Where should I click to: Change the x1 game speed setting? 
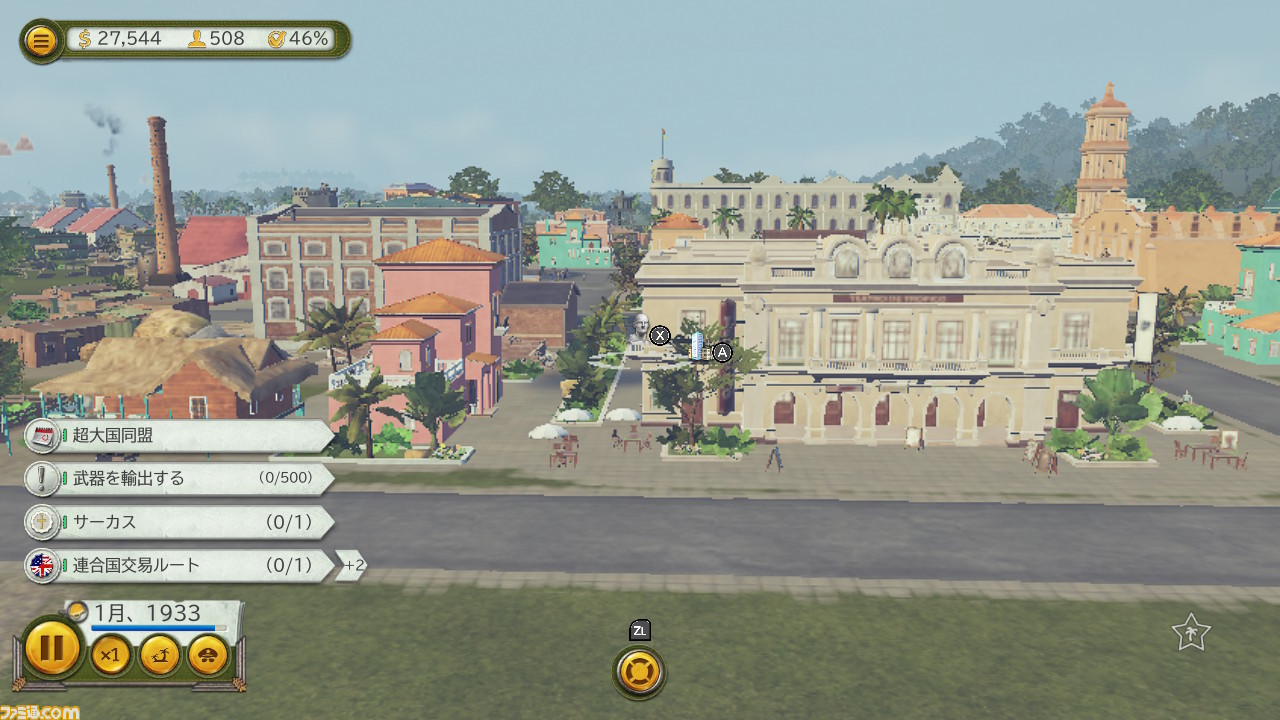click(x=111, y=656)
